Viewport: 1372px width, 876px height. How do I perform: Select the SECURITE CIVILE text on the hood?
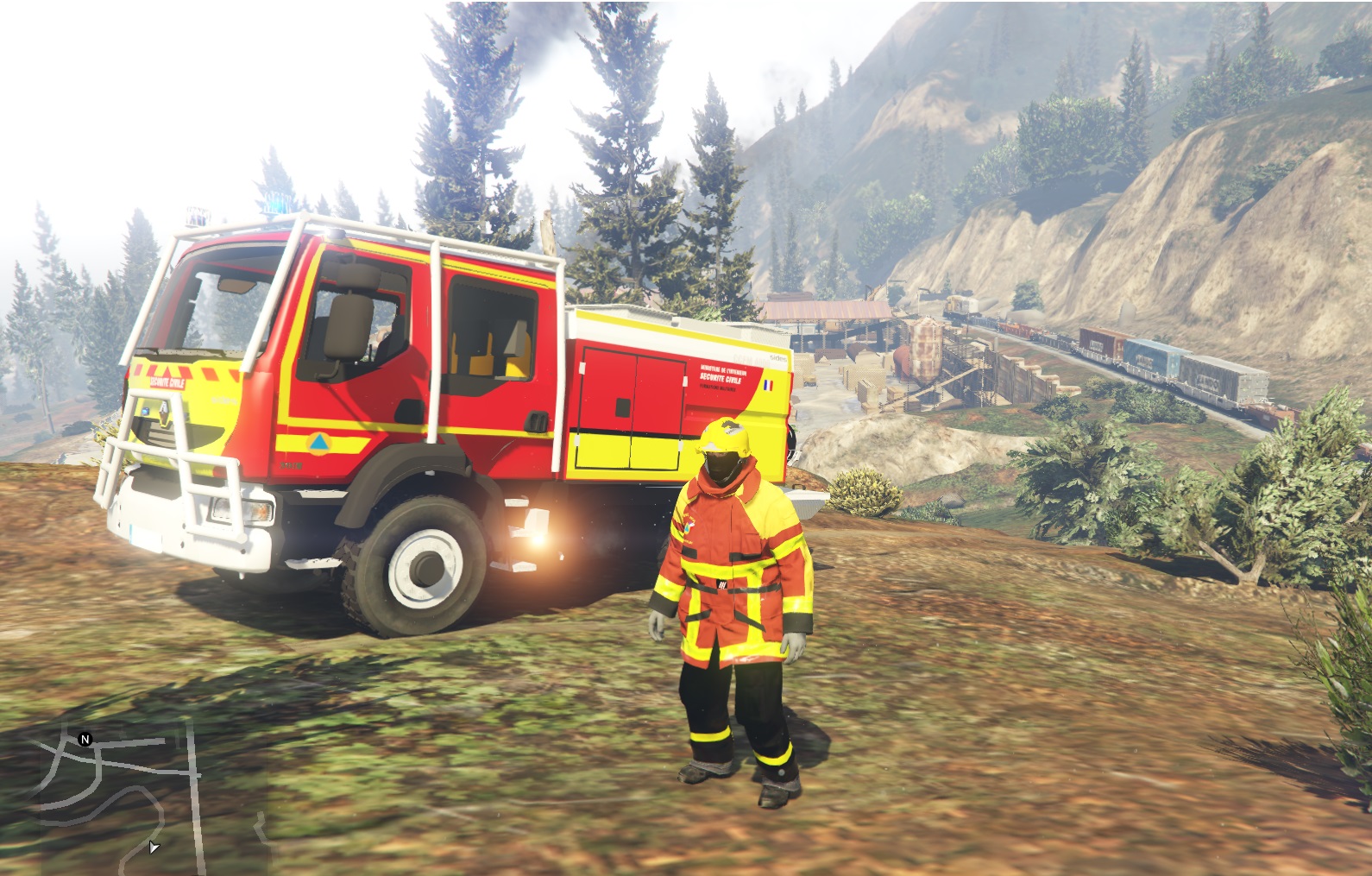tap(167, 383)
